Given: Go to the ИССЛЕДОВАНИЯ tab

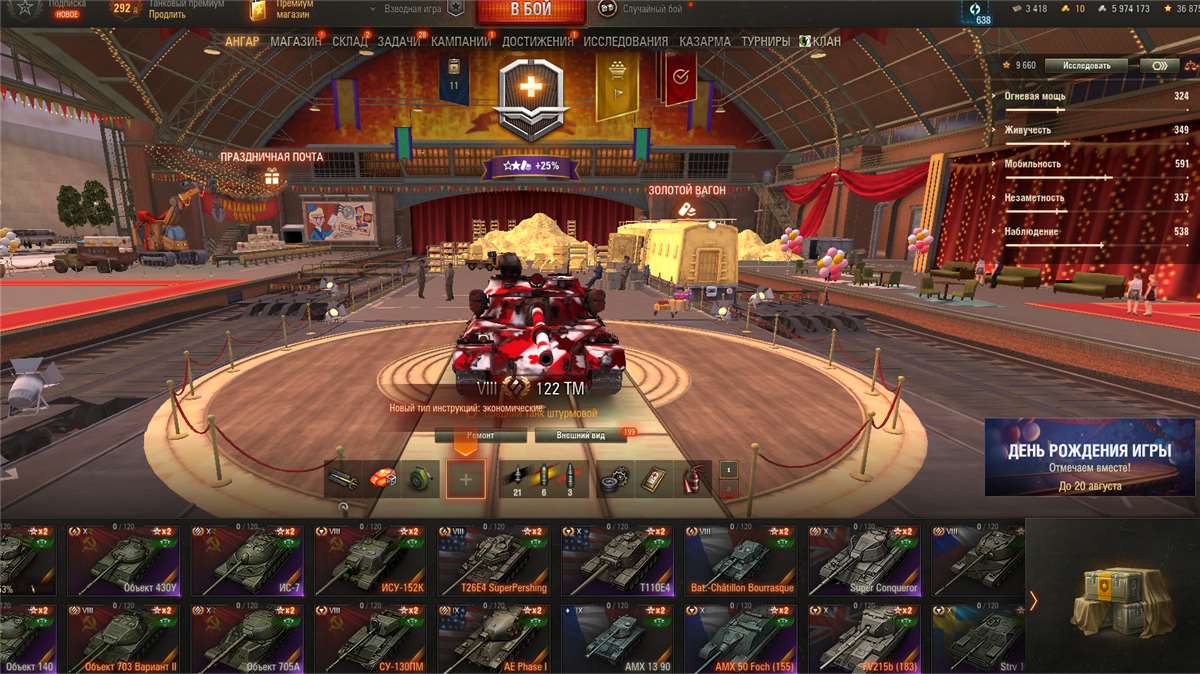Looking at the screenshot, I should coord(625,42).
